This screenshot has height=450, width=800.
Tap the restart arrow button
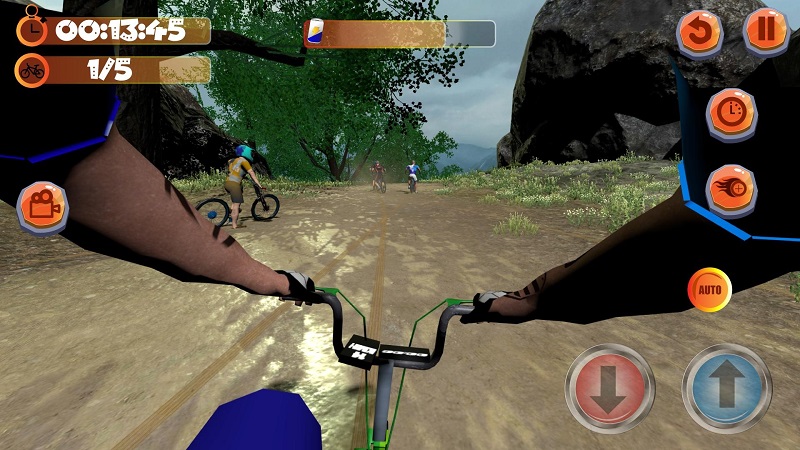700,34
